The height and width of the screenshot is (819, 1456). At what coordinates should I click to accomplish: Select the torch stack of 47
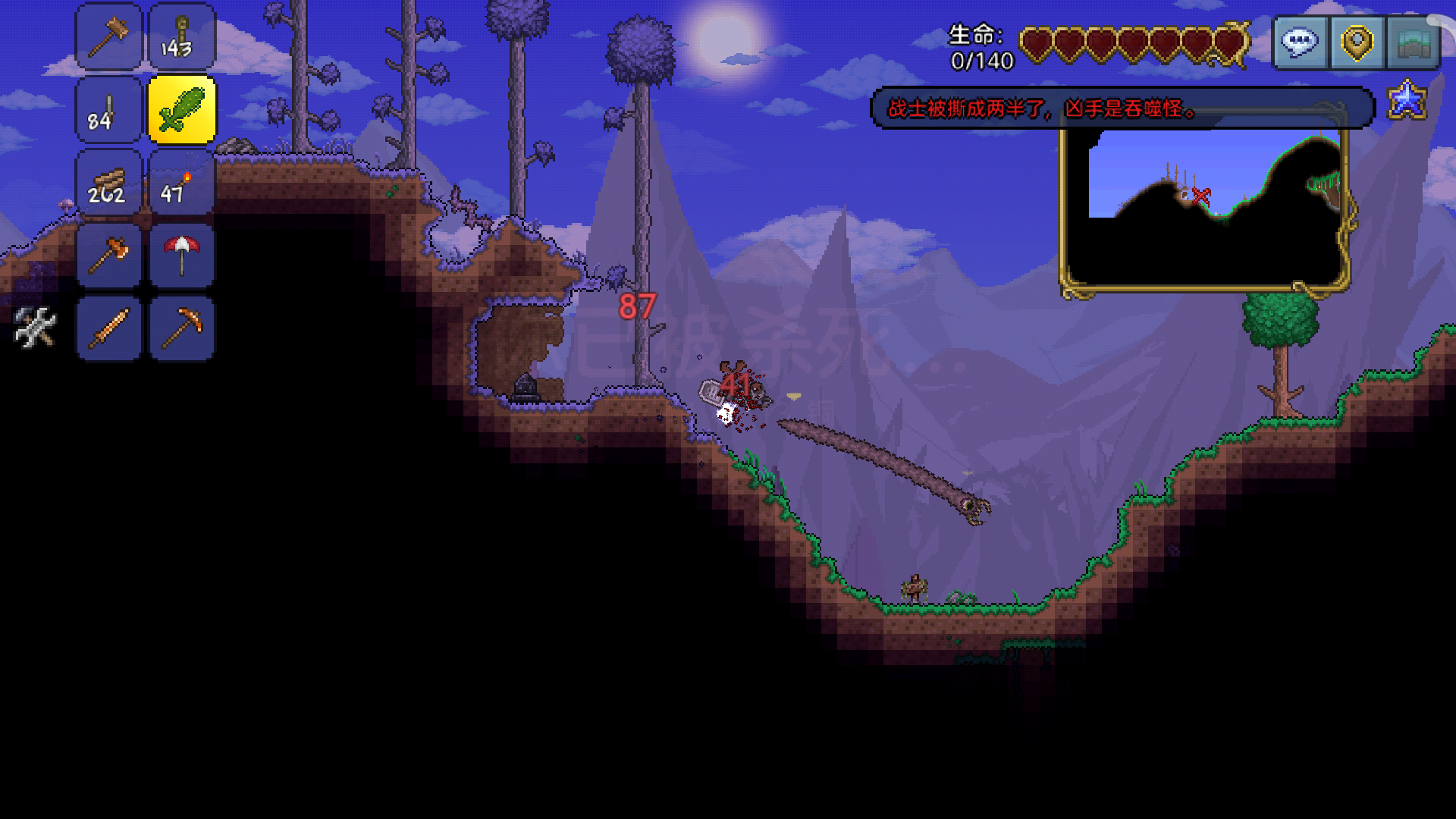tap(182, 183)
